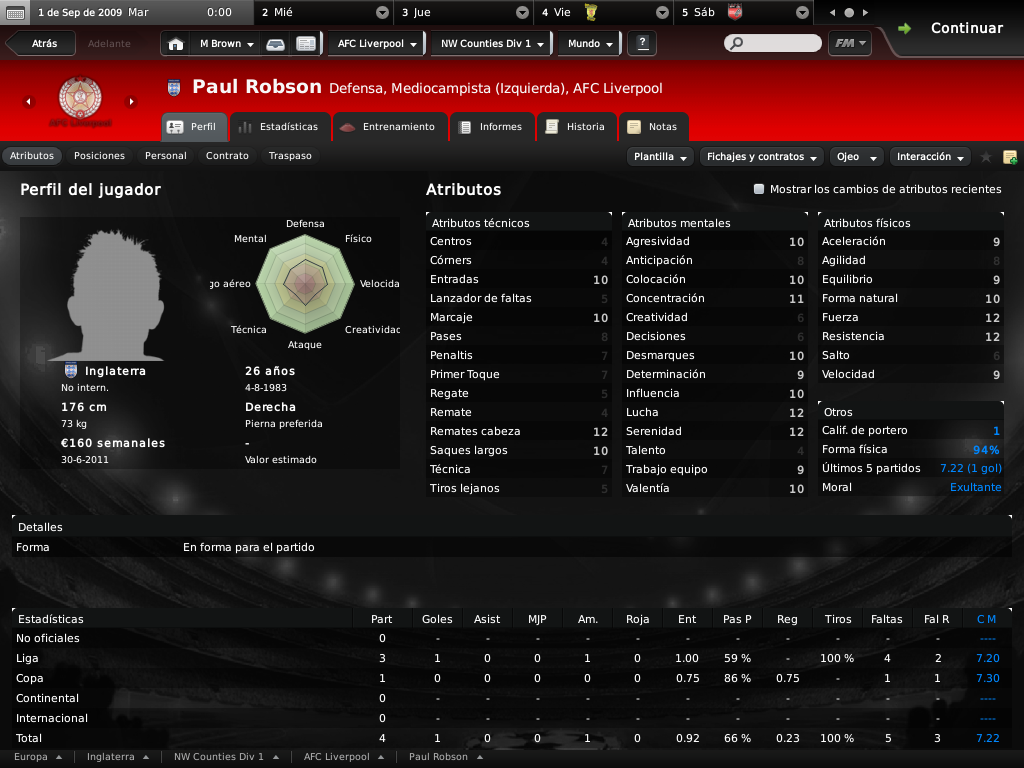Show the Informes tab
The image size is (1024, 768).
(x=491, y=127)
